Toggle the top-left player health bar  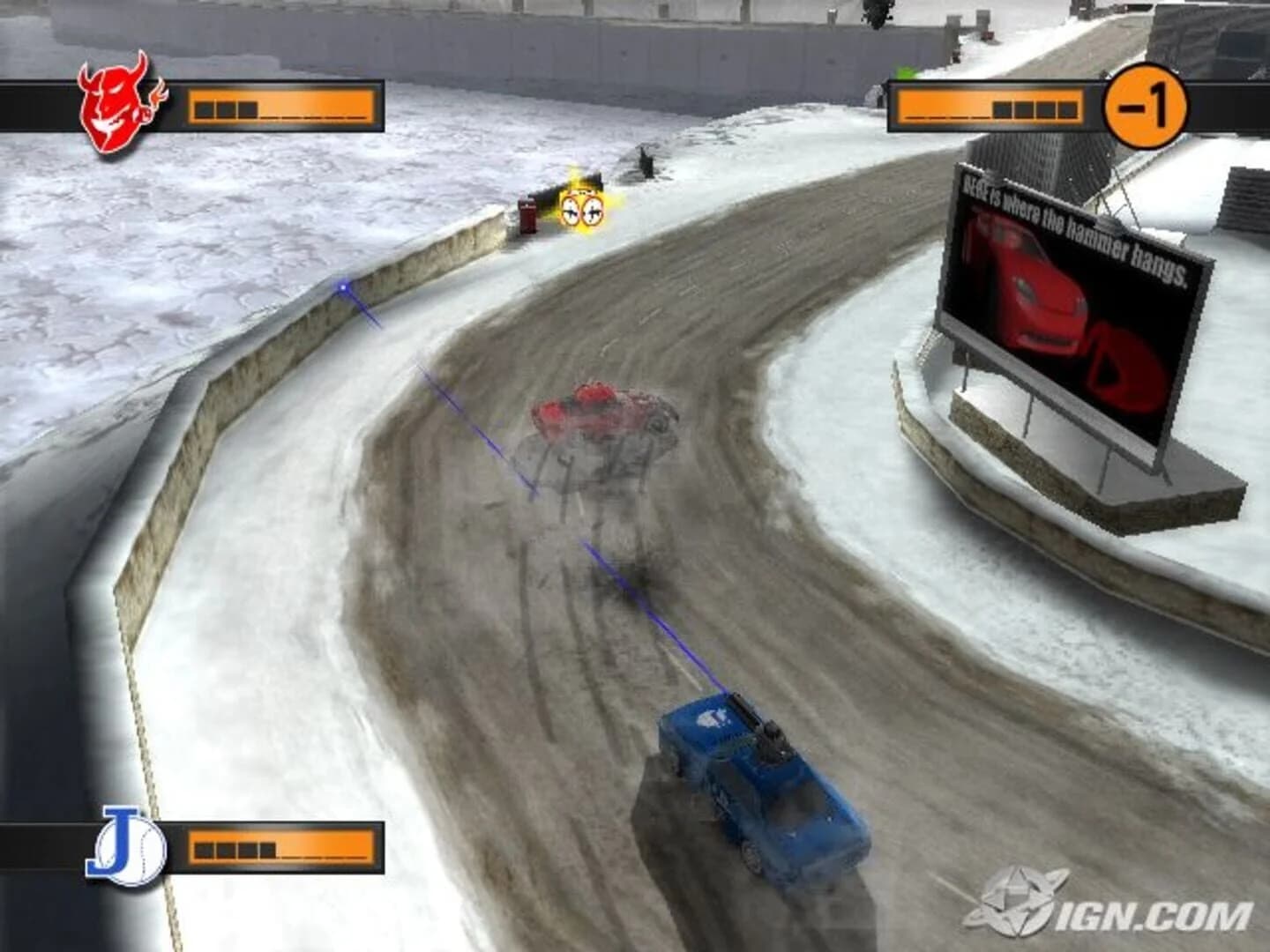[282, 106]
